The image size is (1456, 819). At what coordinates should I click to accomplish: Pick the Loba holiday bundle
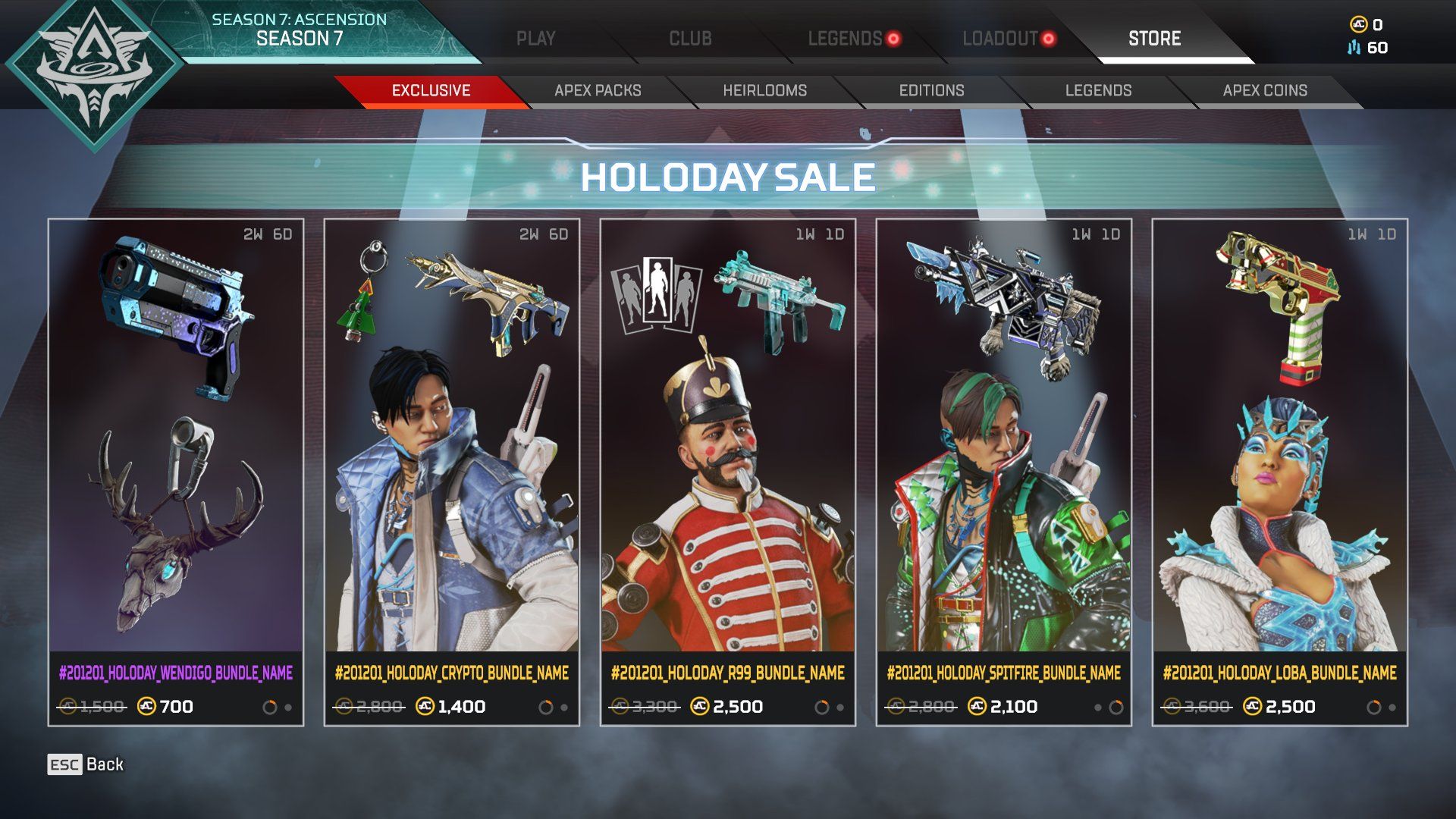(1280, 472)
